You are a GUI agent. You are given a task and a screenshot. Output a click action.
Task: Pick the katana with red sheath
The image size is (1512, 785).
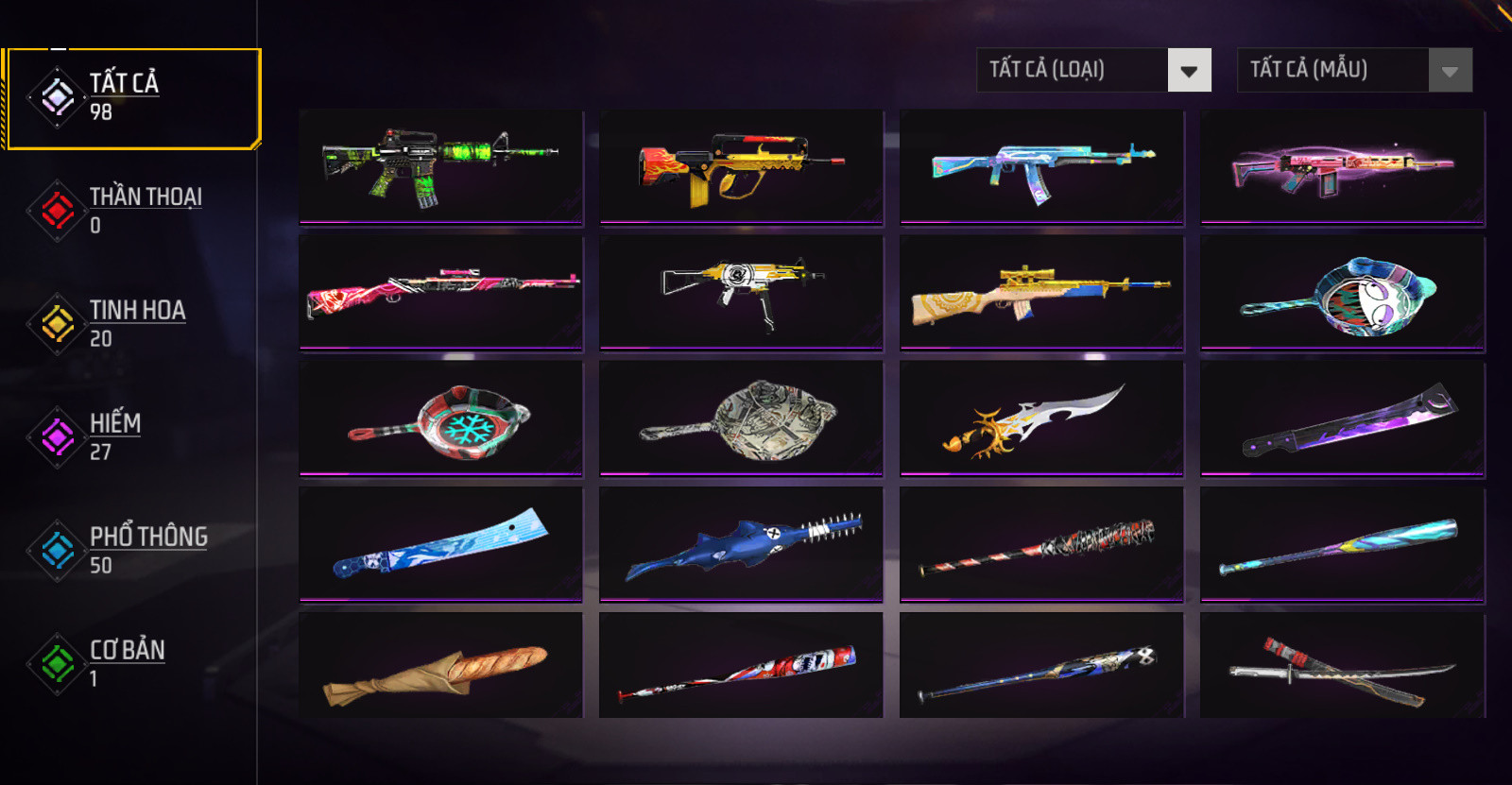point(1342,667)
